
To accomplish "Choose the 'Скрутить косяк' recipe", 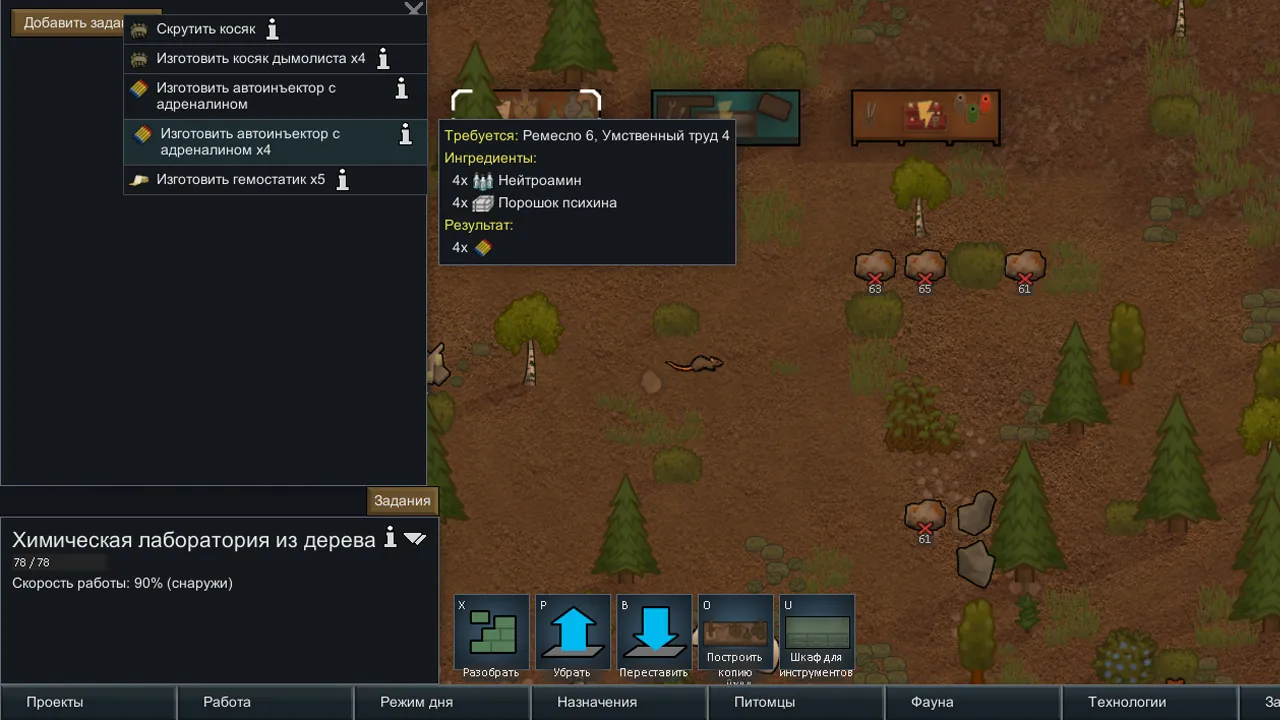I will coord(205,30).
